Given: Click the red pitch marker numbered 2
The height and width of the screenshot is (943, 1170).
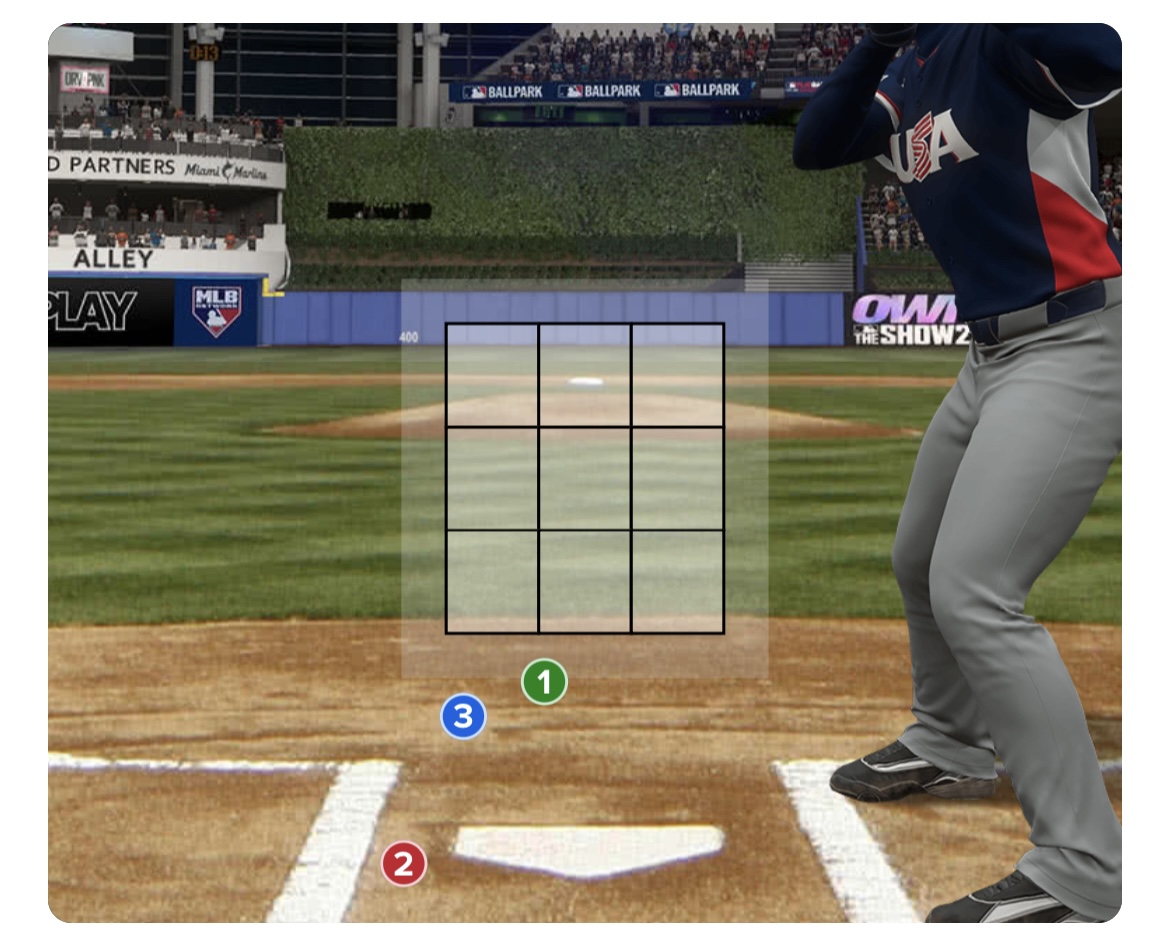Looking at the screenshot, I should pyautogui.click(x=403, y=864).
